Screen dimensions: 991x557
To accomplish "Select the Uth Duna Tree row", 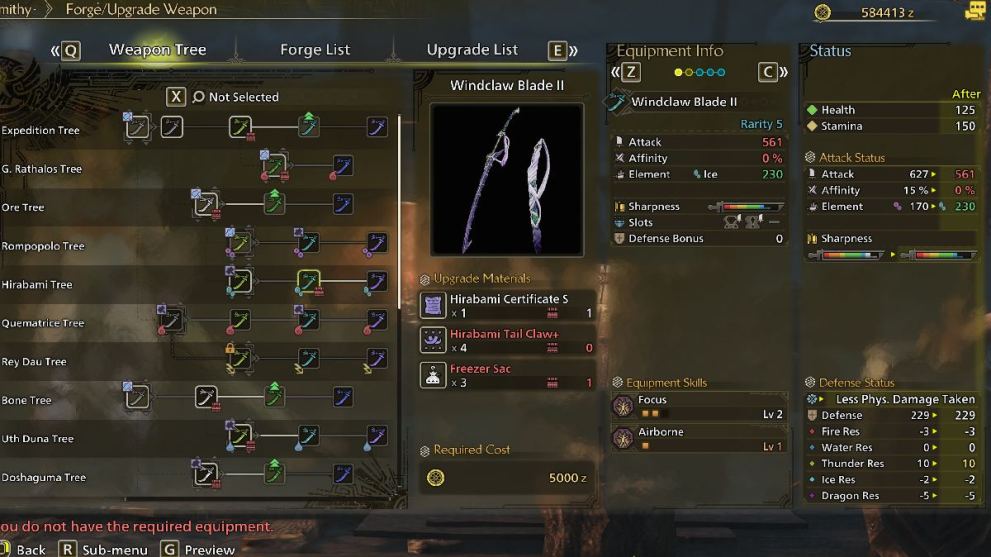I will point(38,439).
